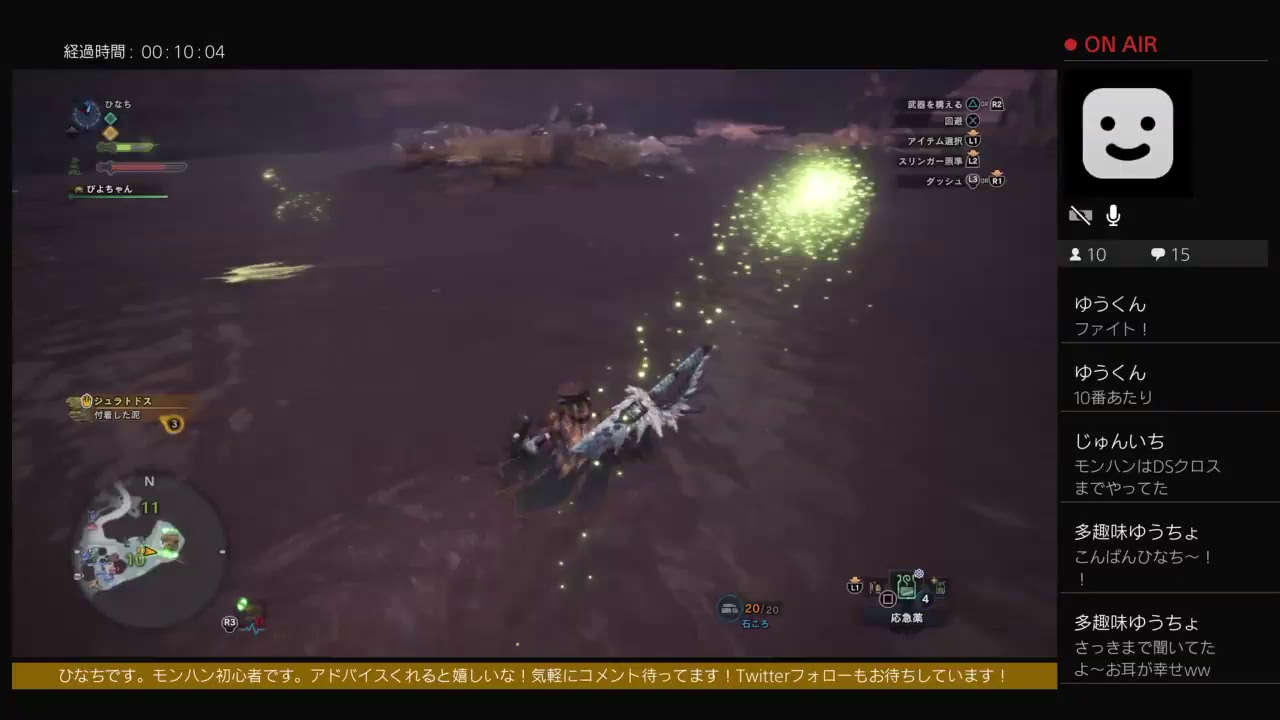Select the Palico icon beside ぴよちゃん
Screen dimensions: 1280x720
(x=78, y=188)
